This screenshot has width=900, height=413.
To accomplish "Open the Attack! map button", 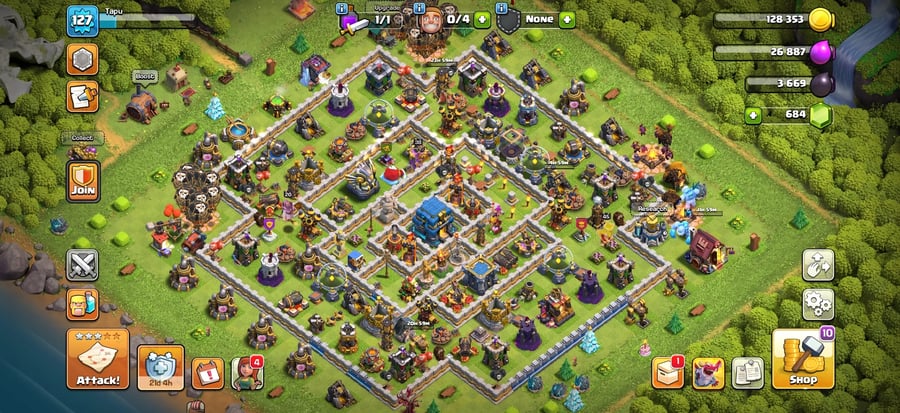I will pos(97,358).
